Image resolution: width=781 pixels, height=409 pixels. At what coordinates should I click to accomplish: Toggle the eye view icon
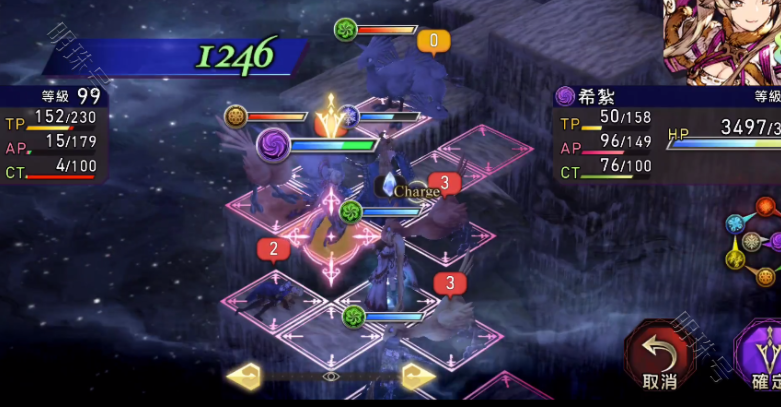coord(331,376)
